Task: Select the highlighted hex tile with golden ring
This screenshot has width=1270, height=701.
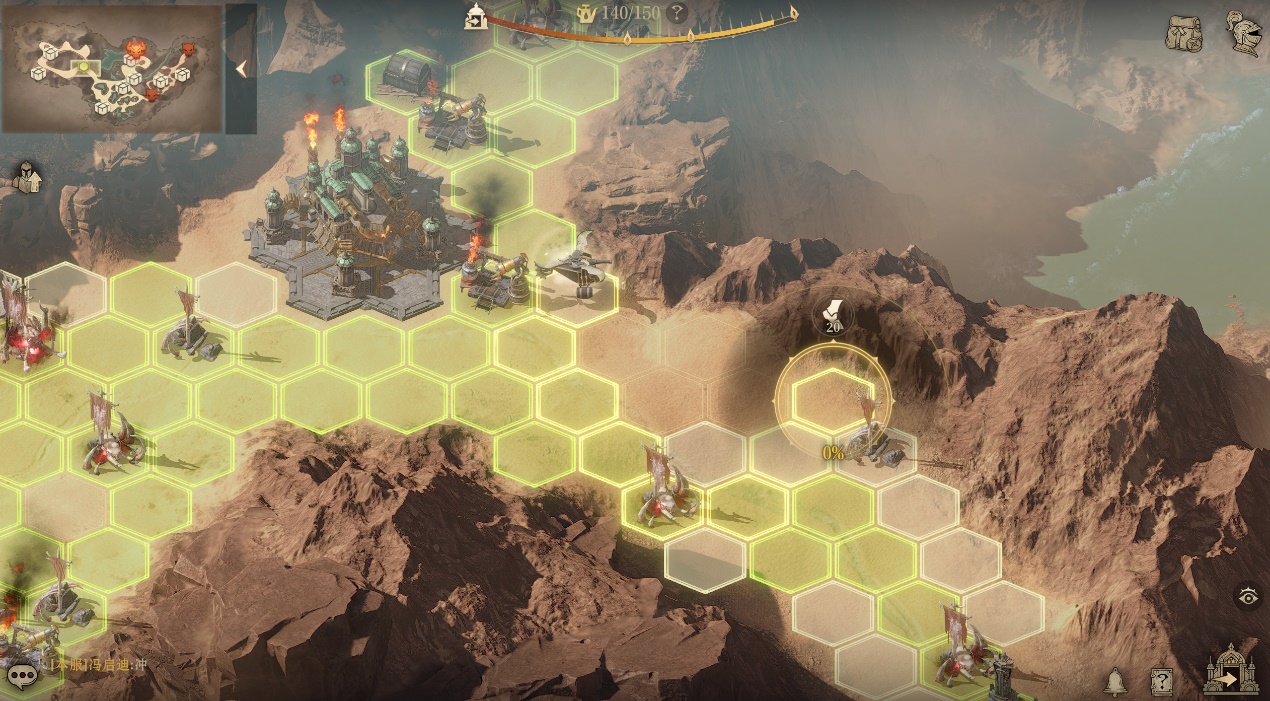Action: pyautogui.click(x=832, y=397)
